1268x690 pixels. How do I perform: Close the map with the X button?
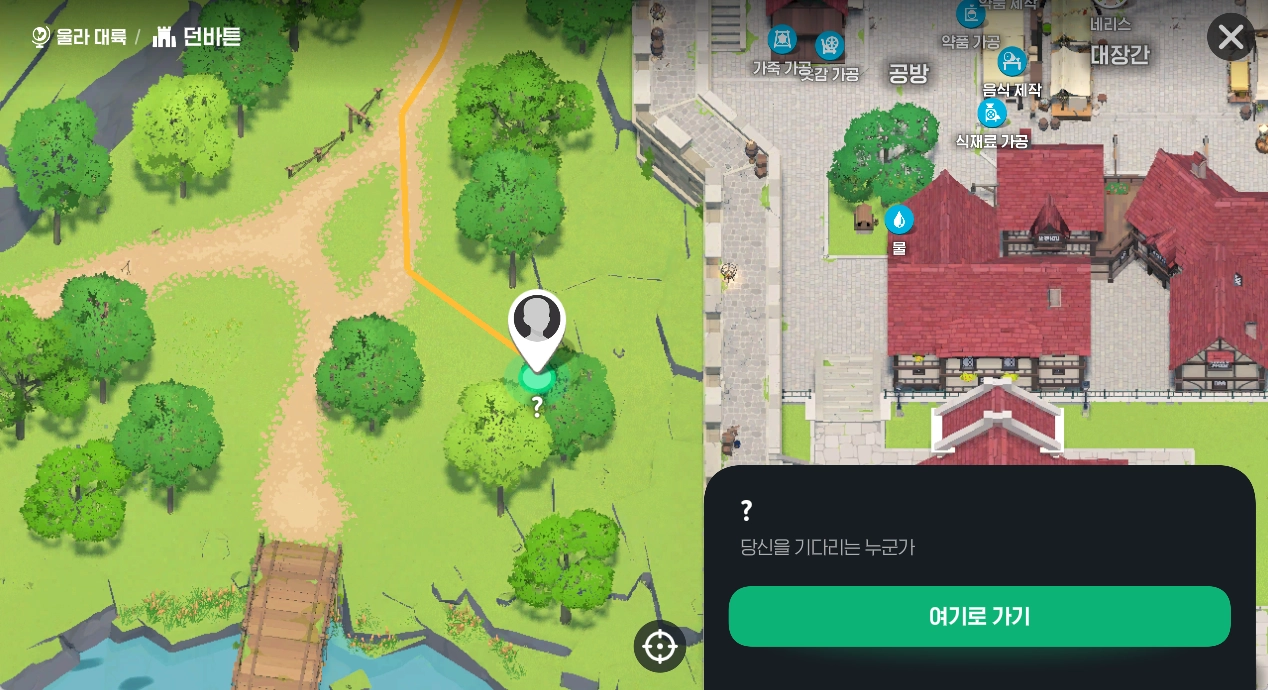1230,38
